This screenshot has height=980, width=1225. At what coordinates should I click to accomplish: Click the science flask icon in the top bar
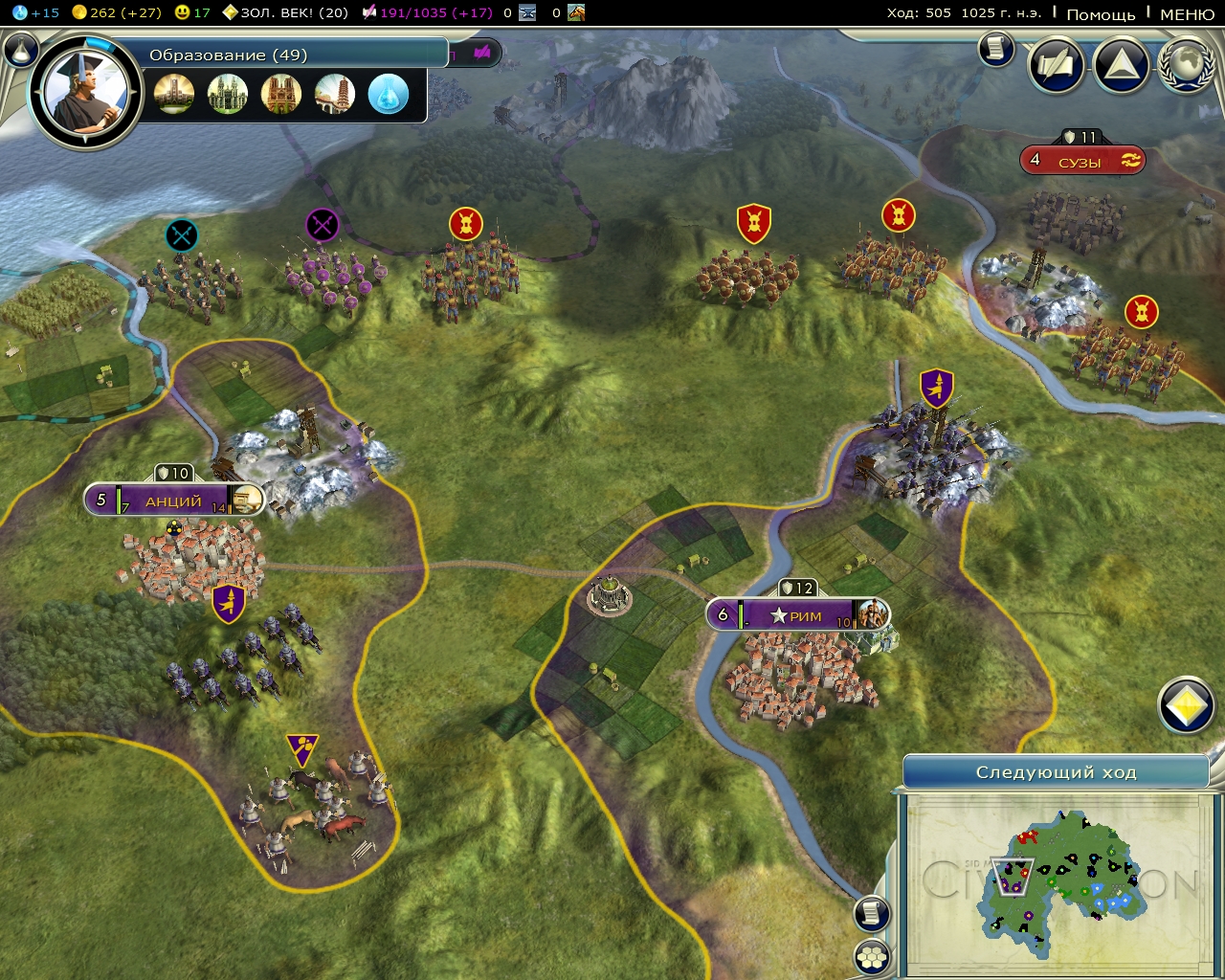19,13
